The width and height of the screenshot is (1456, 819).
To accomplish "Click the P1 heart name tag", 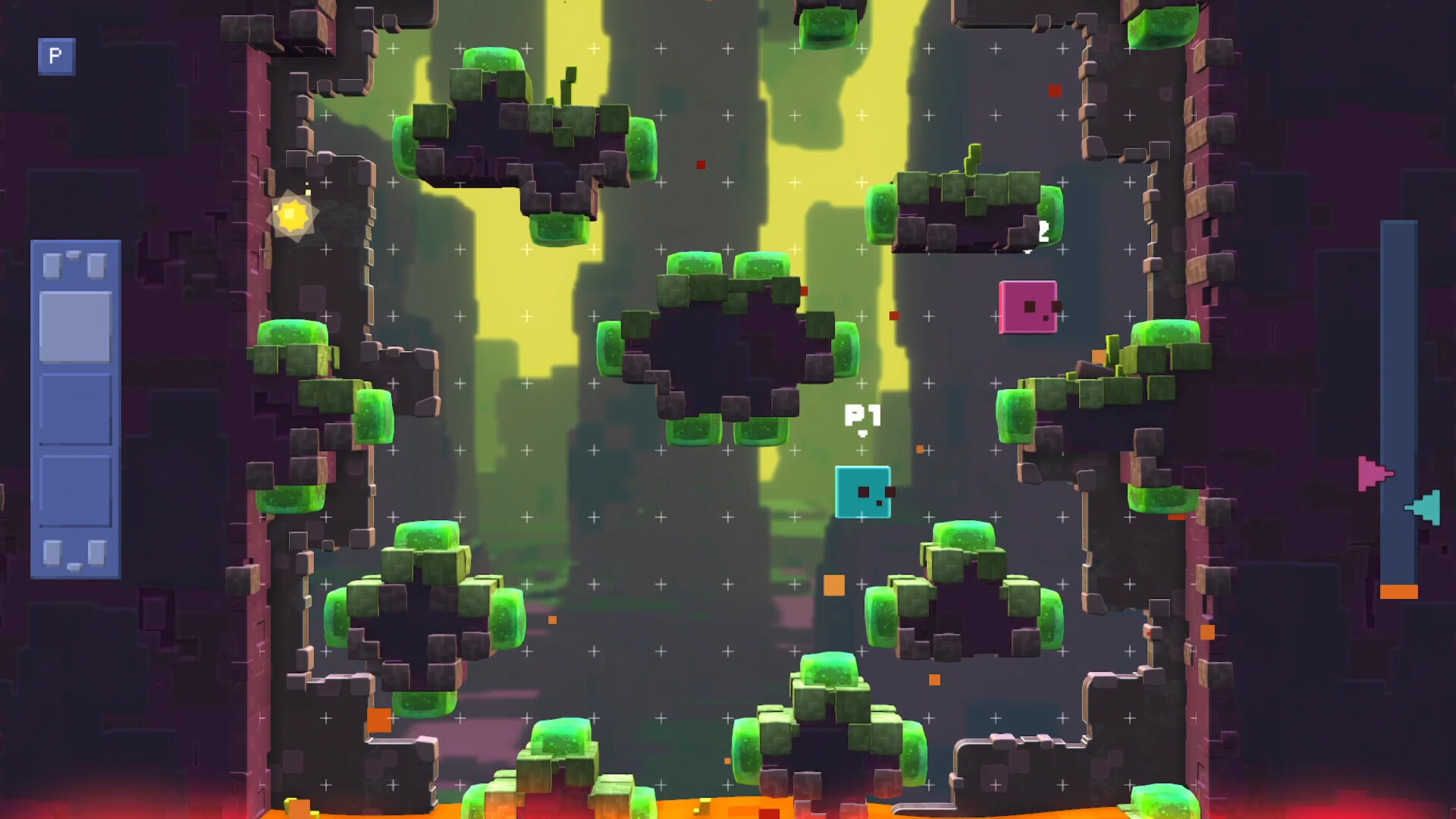I will pyautogui.click(x=862, y=417).
